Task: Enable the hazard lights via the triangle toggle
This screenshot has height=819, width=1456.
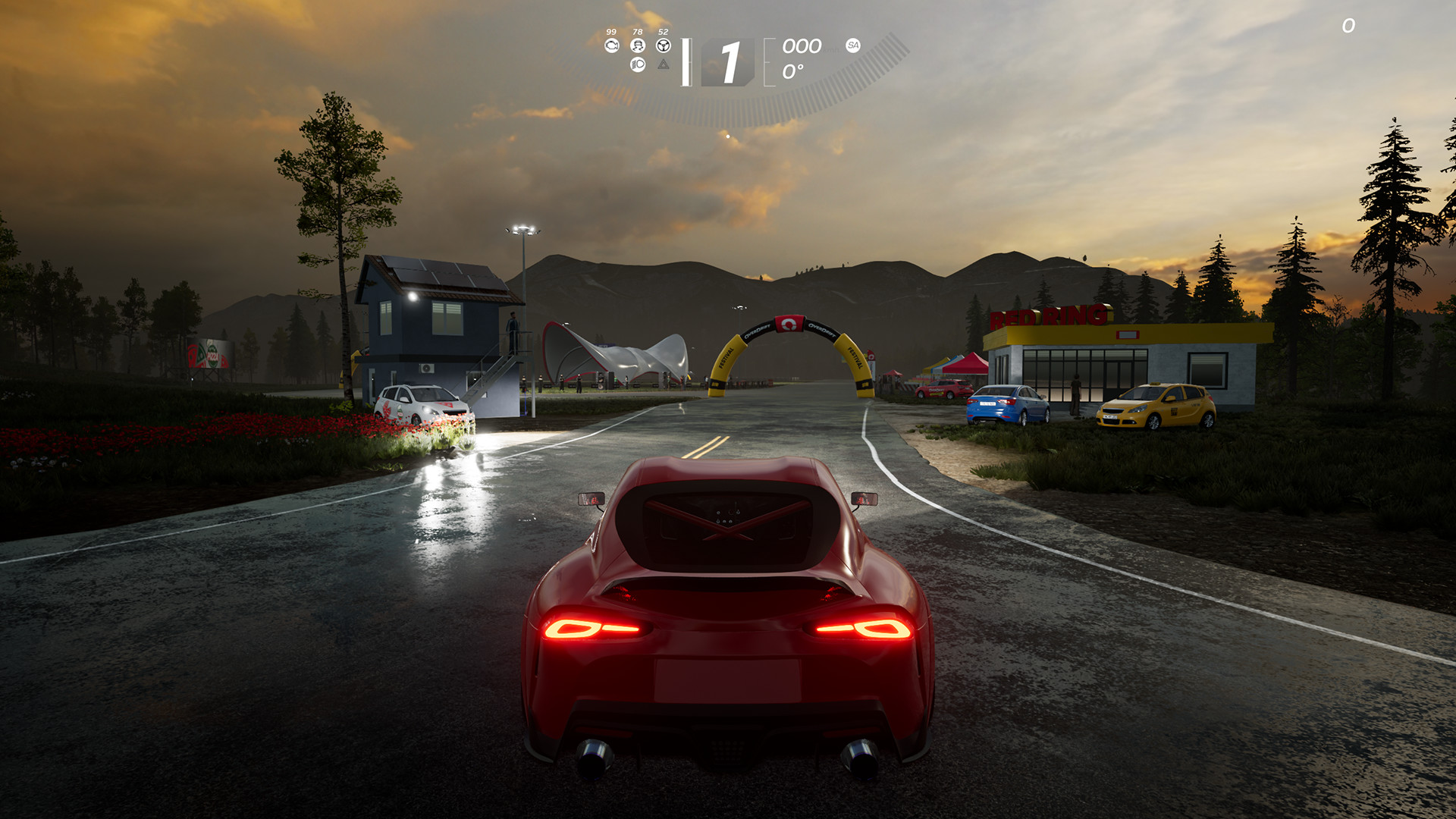Action: click(x=664, y=66)
